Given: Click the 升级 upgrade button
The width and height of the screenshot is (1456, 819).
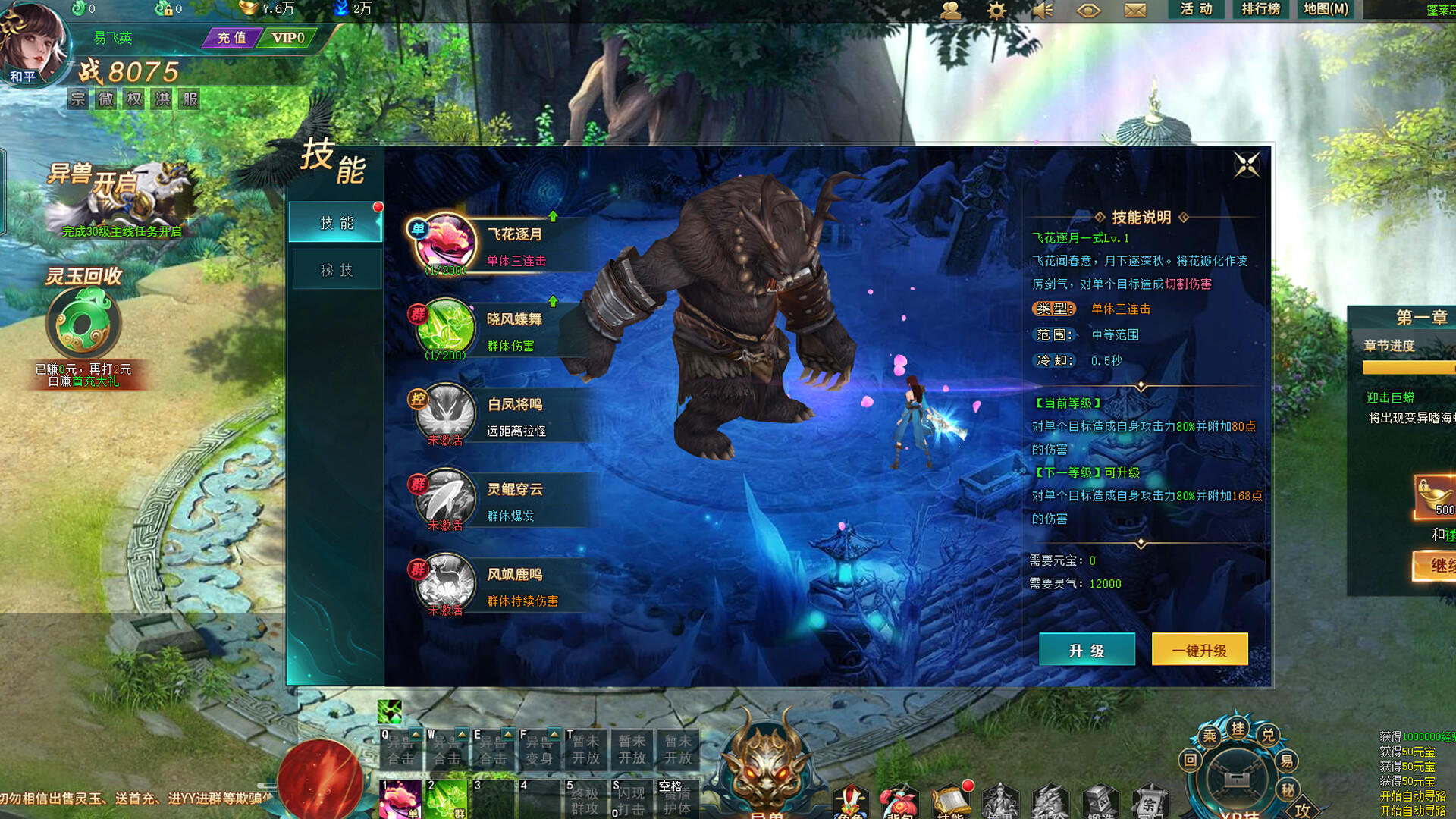Looking at the screenshot, I should click(1087, 649).
